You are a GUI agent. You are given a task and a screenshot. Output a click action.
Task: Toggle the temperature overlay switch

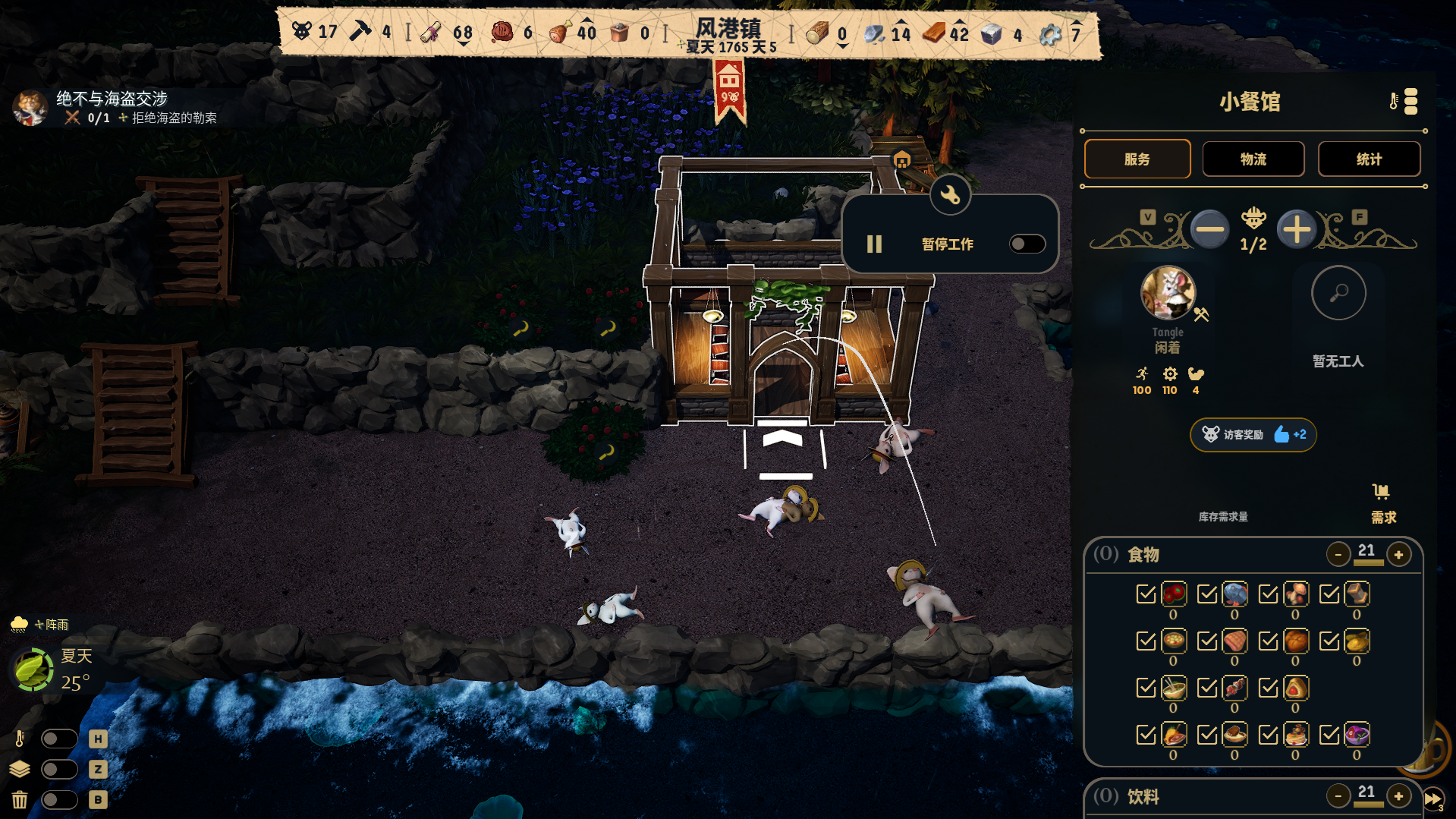tap(59, 739)
